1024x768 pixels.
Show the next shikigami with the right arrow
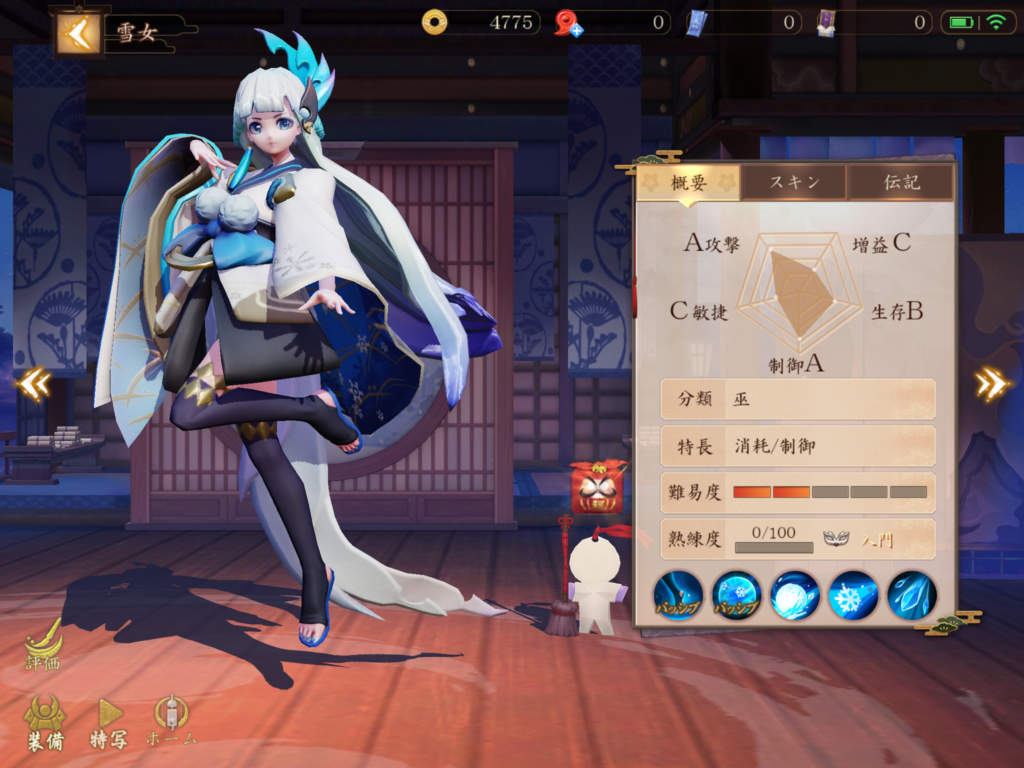click(x=992, y=384)
